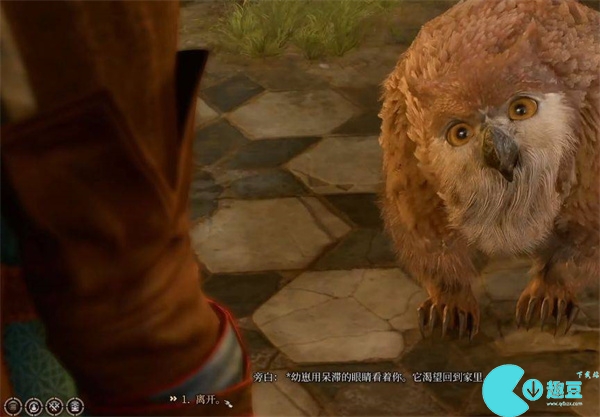Click the stacked-lines icon in the dialogue bar
600x417 pixels.
click(13, 406)
